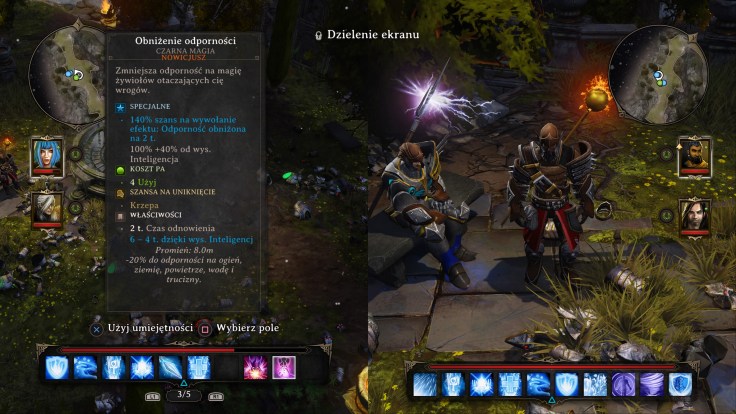This screenshot has height=414, width=736.
Task: Select the white-haired character portrait
Action: 48,207
